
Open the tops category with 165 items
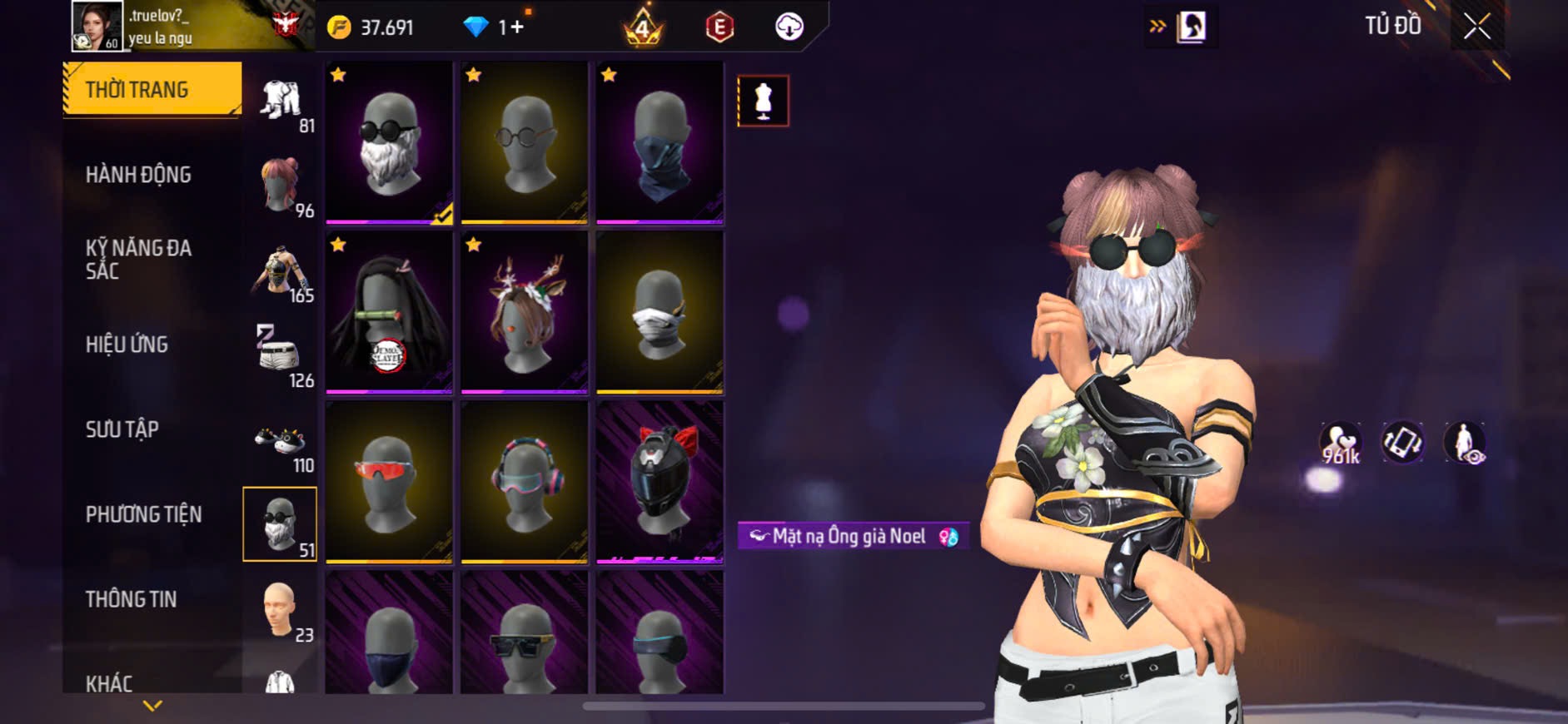click(x=281, y=271)
